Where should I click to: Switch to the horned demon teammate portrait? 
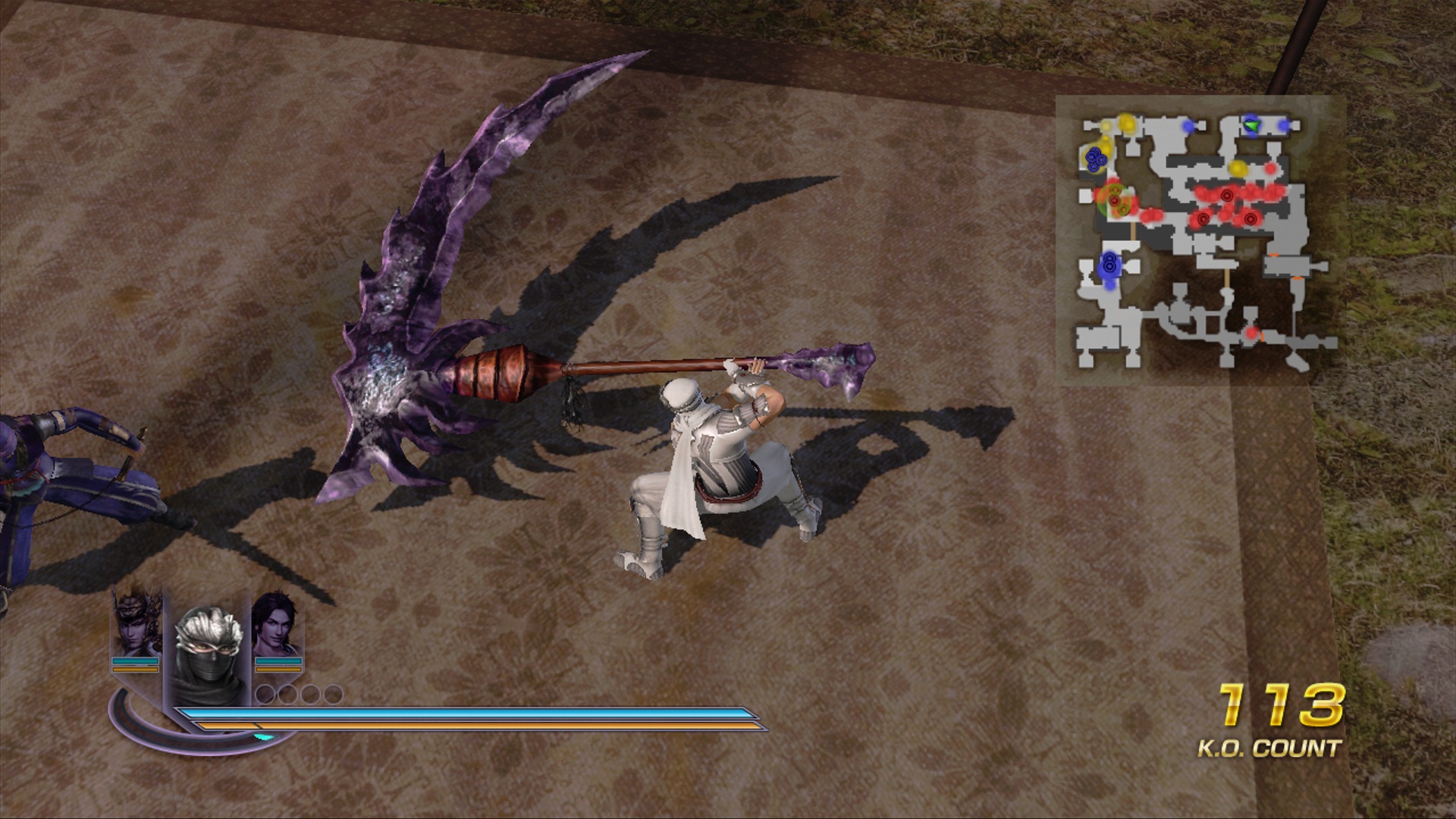point(136,623)
